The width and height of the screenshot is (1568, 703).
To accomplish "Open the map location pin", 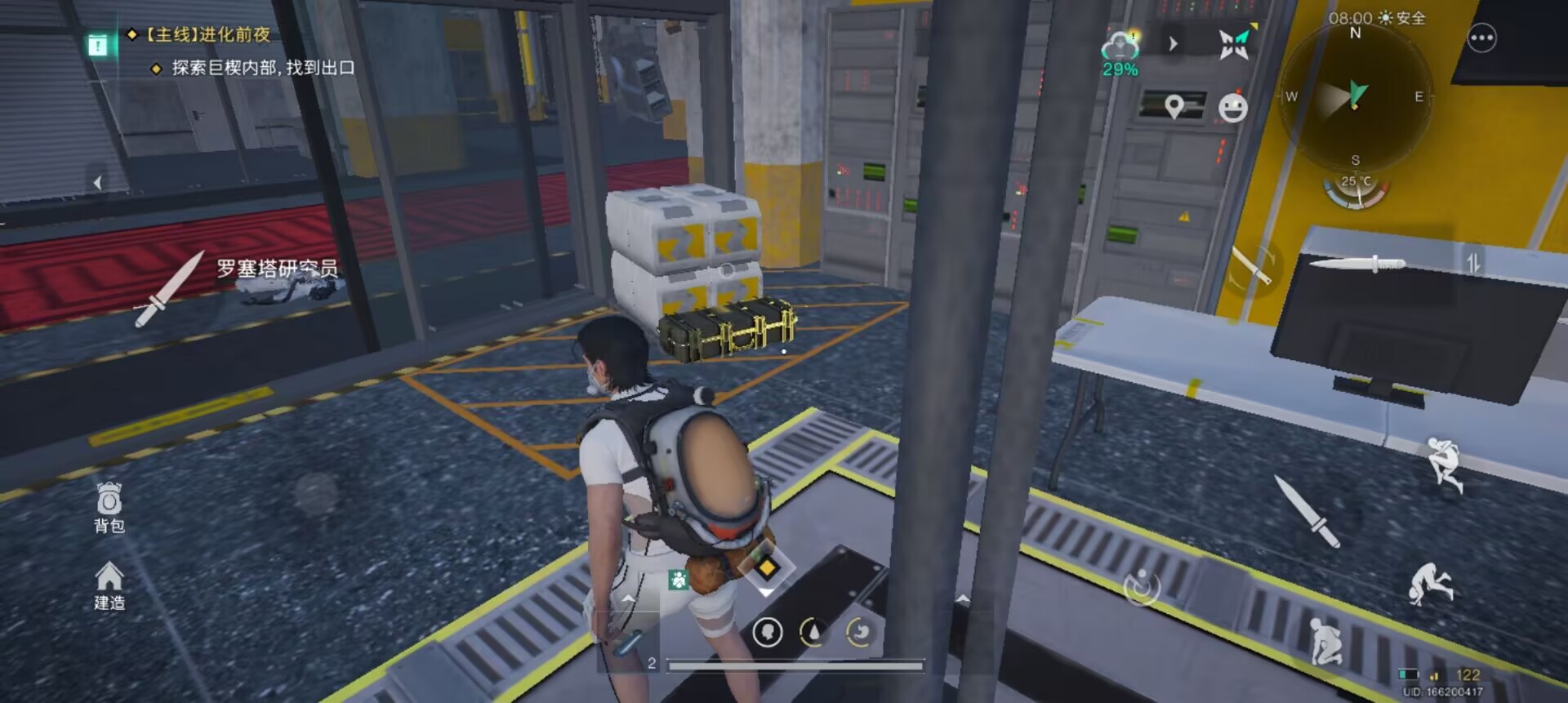I will [1174, 106].
